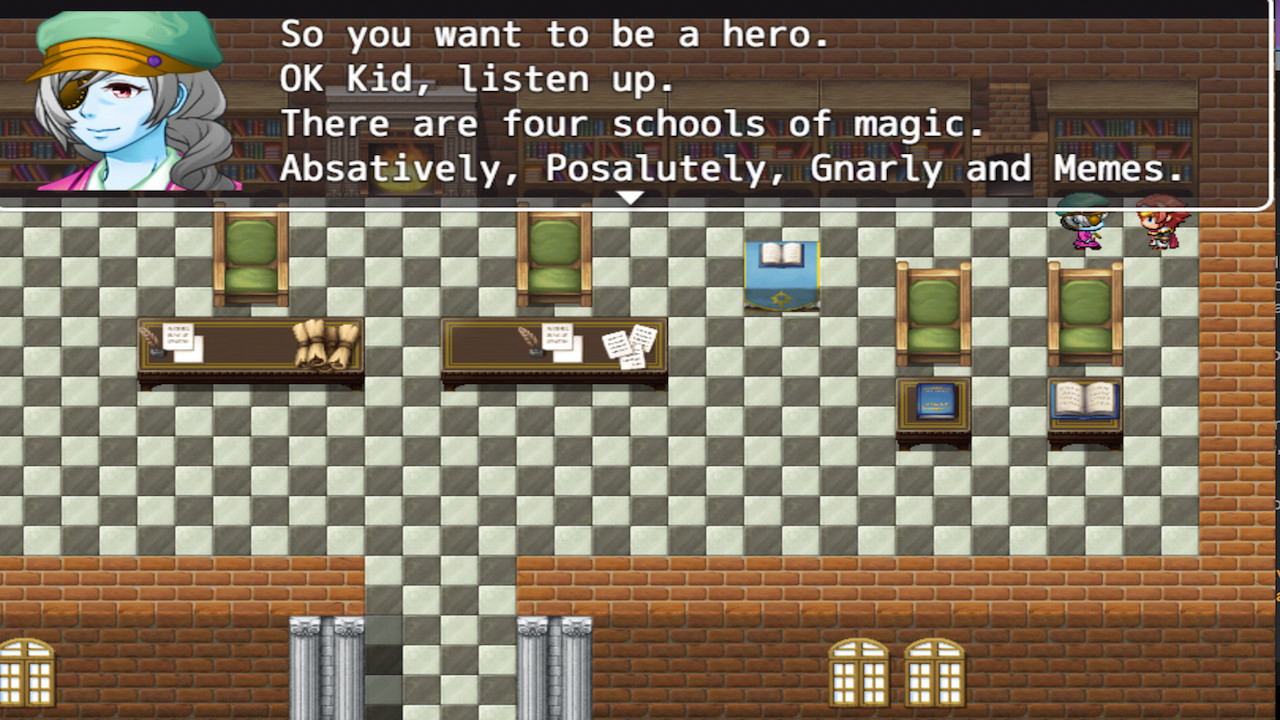Advance dialogue with the white arrow indicator

point(630,198)
